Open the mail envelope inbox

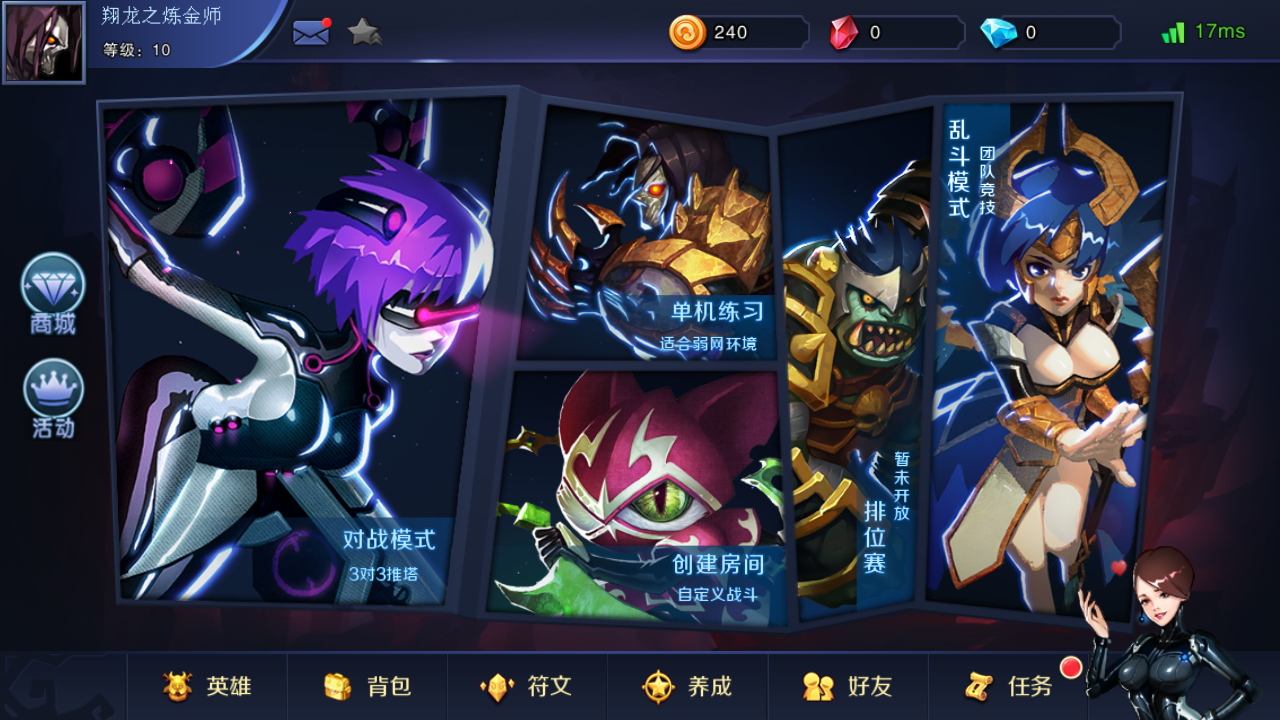311,32
